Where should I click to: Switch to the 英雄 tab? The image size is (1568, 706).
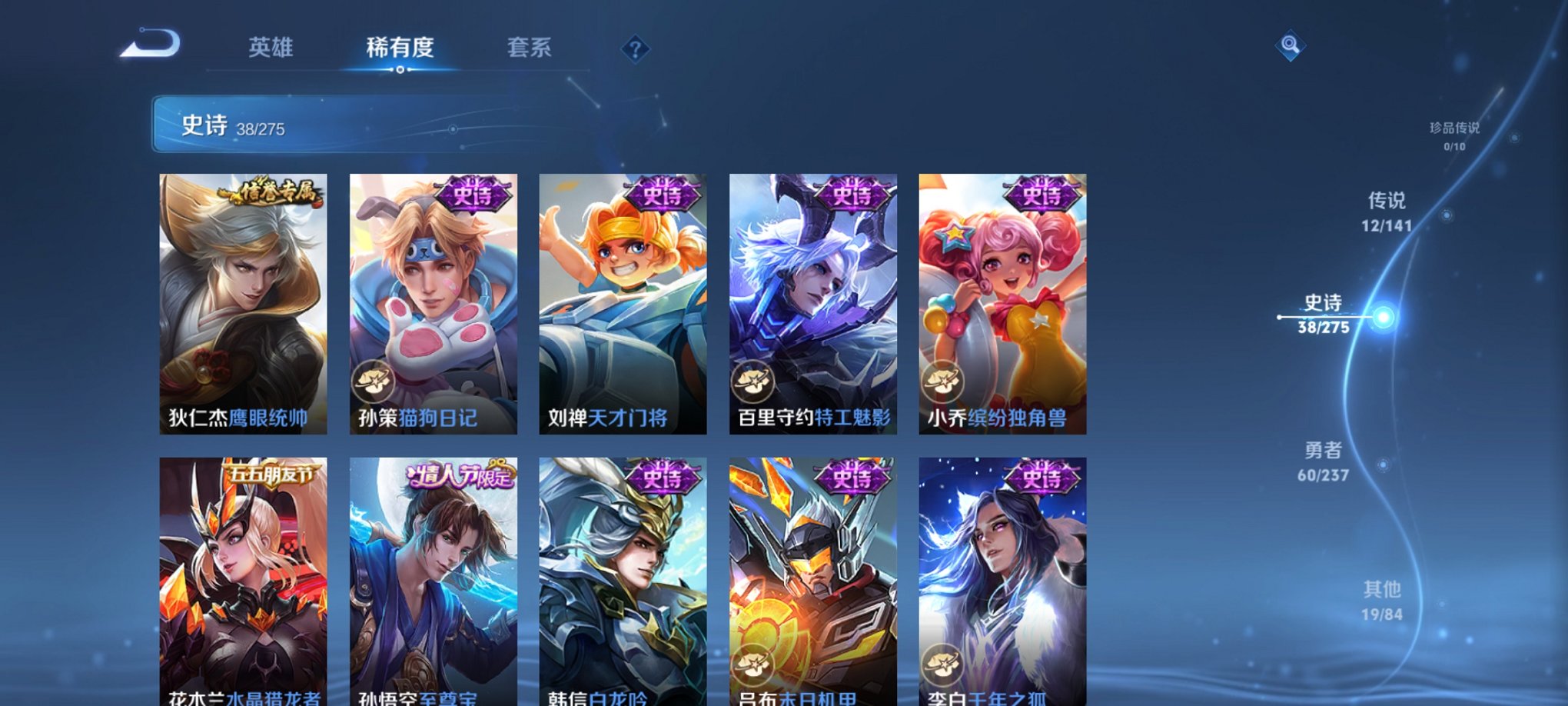pos(271,48)
